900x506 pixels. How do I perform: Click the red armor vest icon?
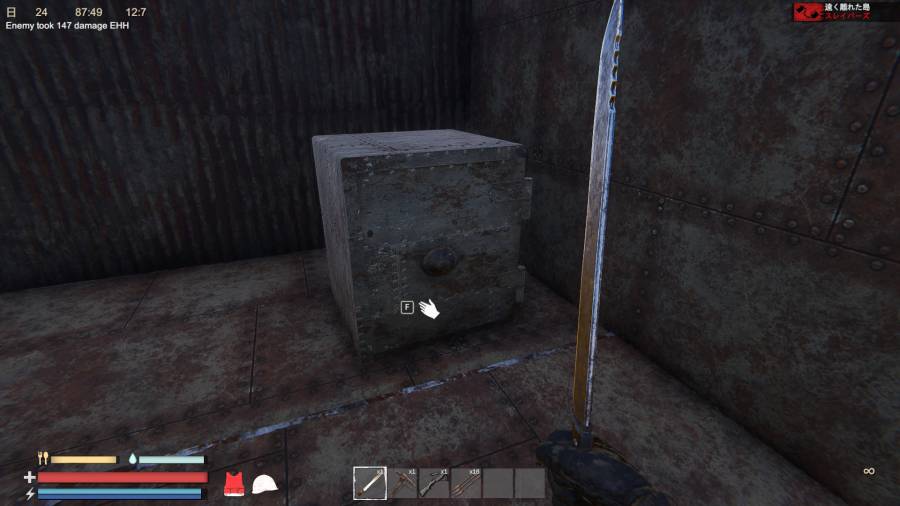tap(234, 484)
